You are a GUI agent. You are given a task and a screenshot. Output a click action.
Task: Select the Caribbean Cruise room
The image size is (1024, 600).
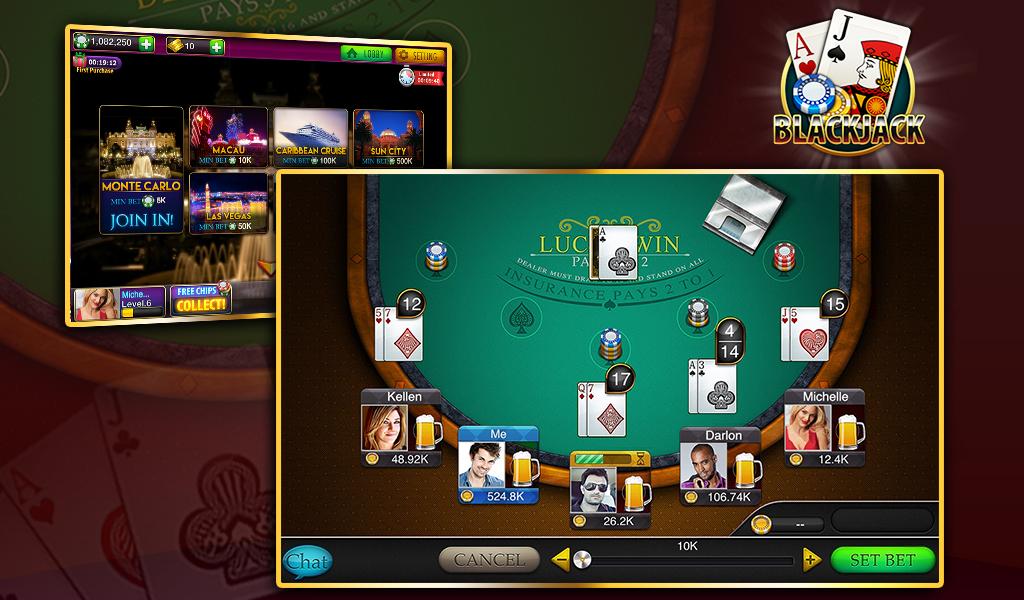(x=310, y=138)
